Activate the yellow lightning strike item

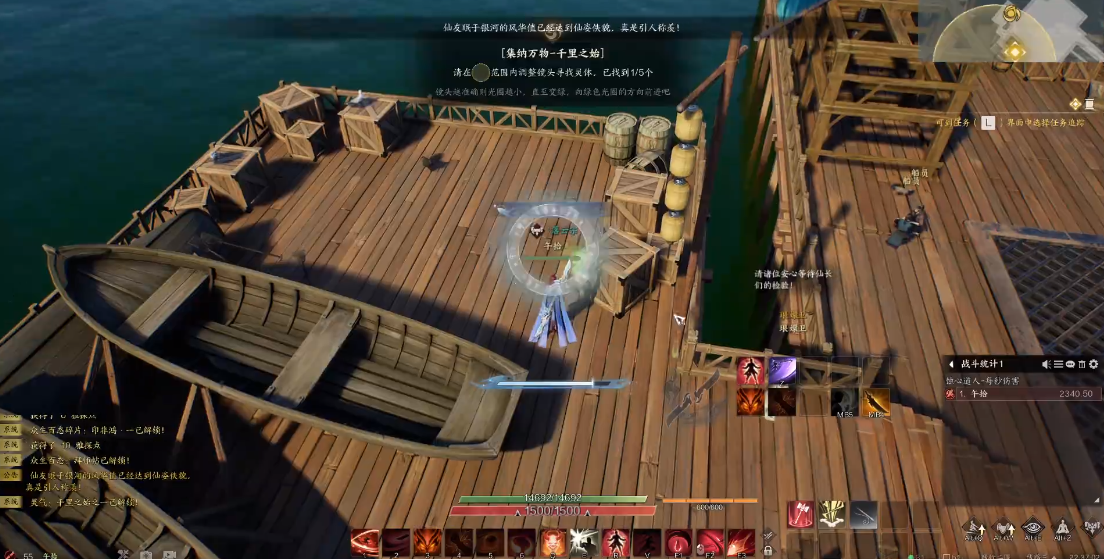832,514
